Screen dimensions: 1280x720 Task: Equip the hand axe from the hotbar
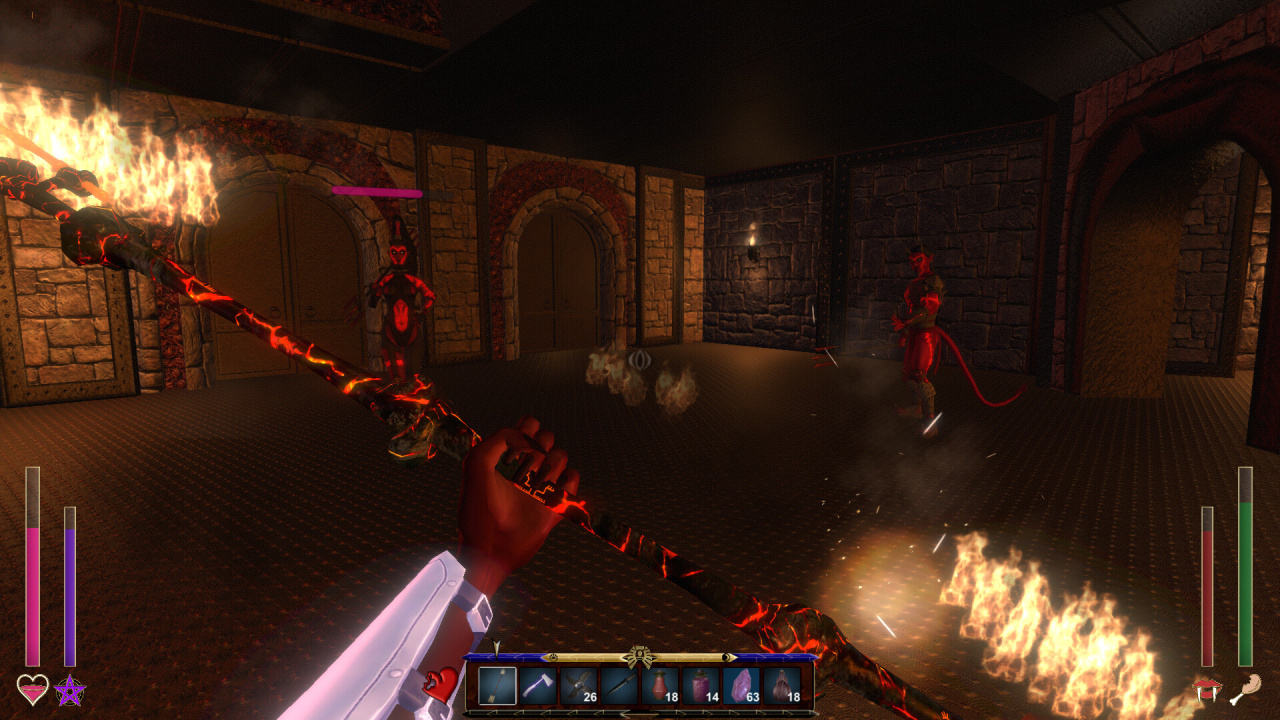(x=538, y=686)
